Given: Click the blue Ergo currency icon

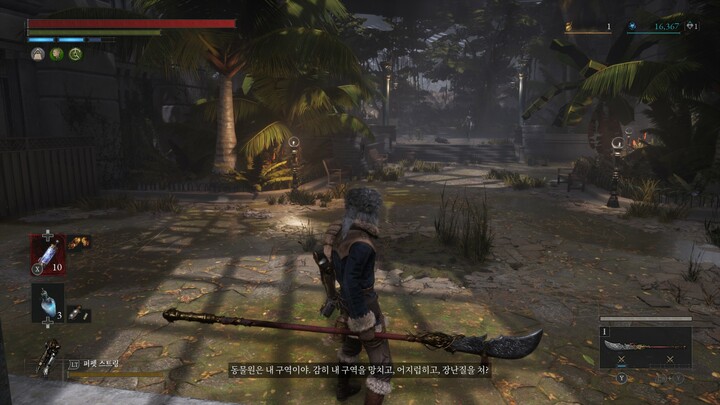Looking at the screenshot, I should tap(631, 27).
